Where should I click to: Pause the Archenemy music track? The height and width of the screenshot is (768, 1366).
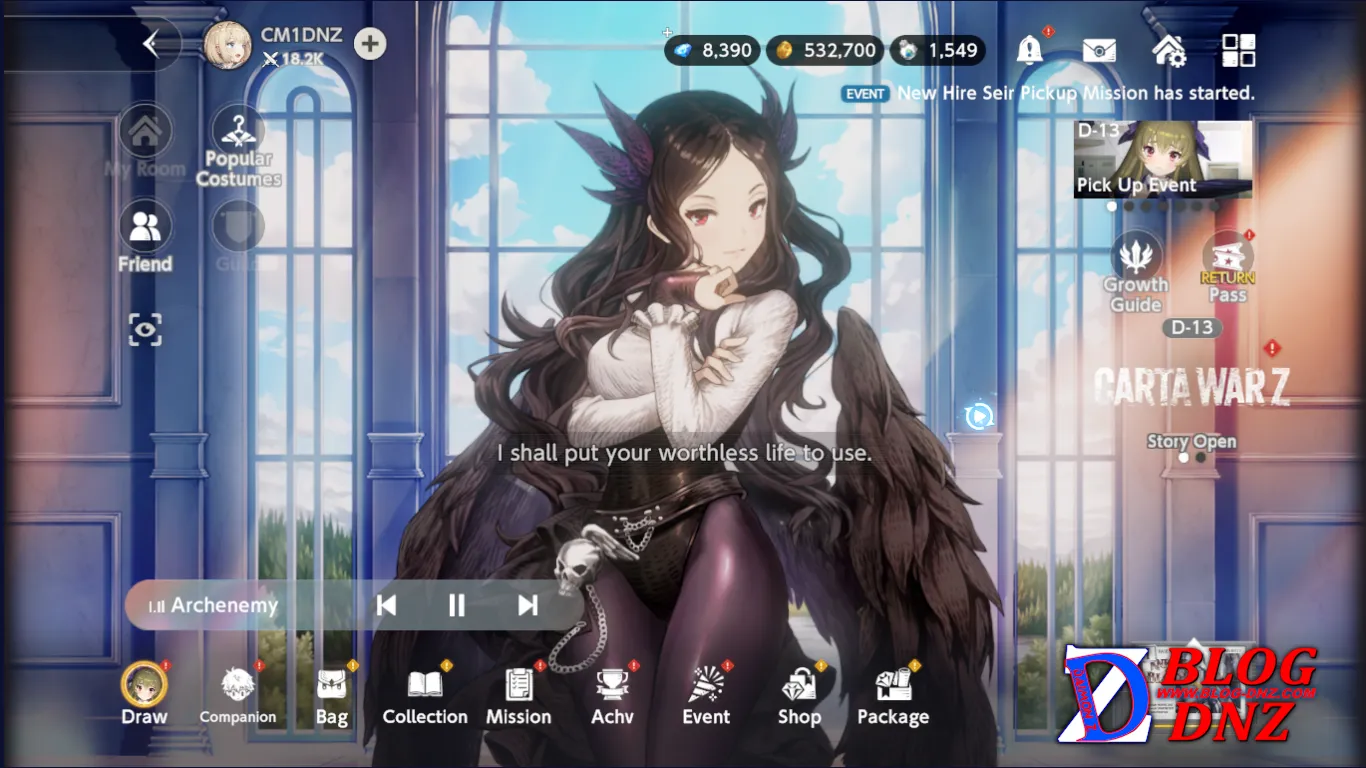[x=456, y=605]
